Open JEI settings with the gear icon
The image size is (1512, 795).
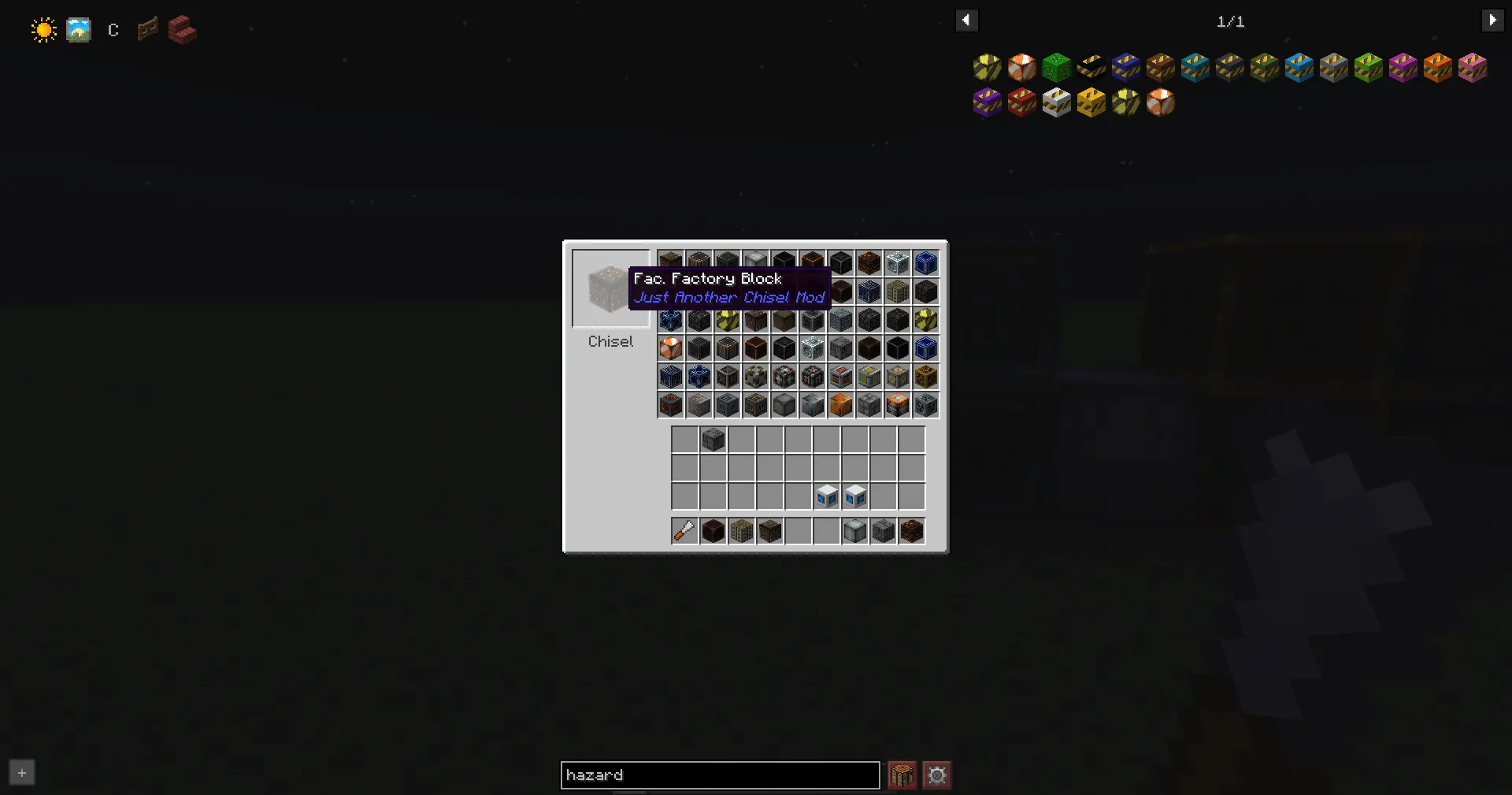point(936,775)
